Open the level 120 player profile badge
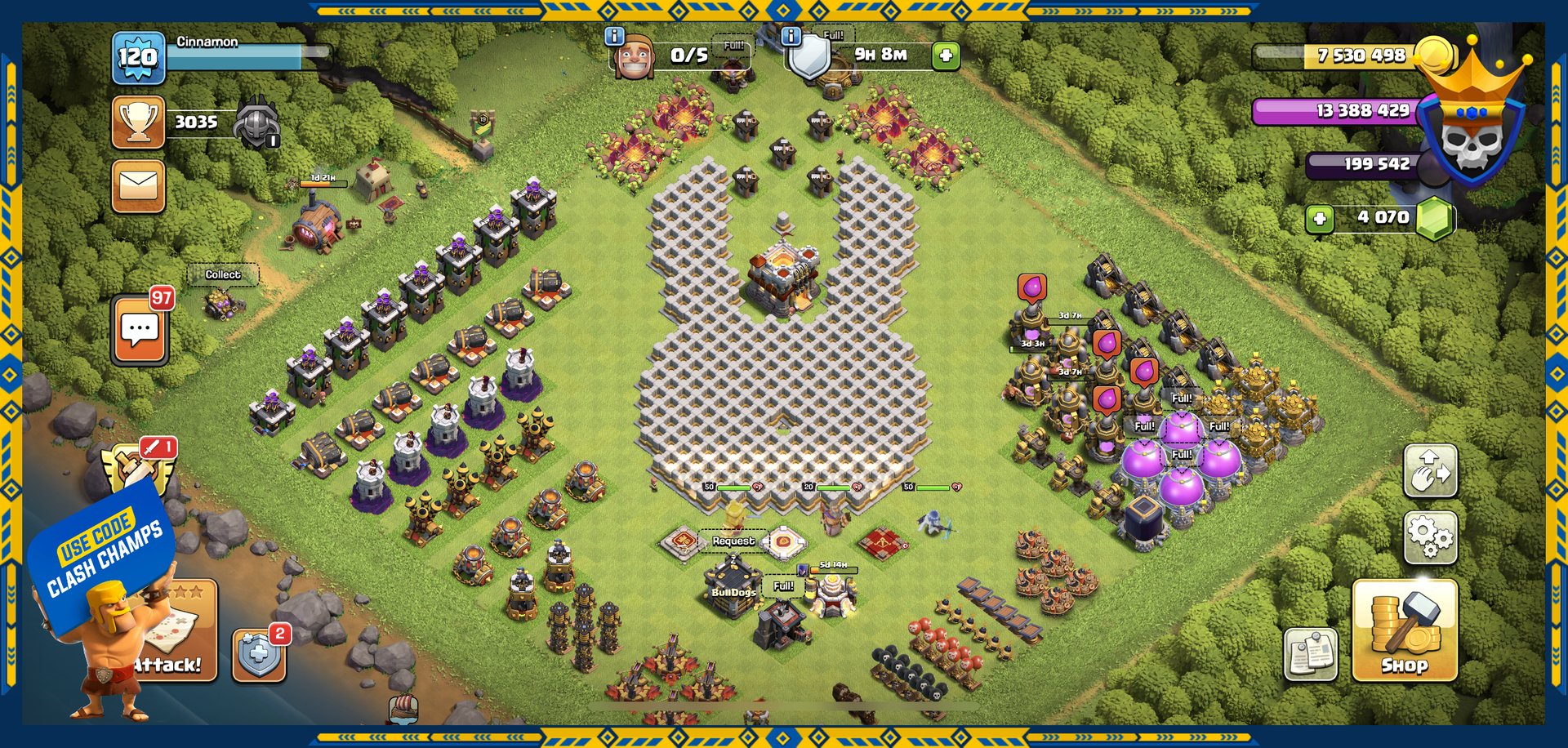Viewport: 1568px width, 748px height. click(138, 57)
